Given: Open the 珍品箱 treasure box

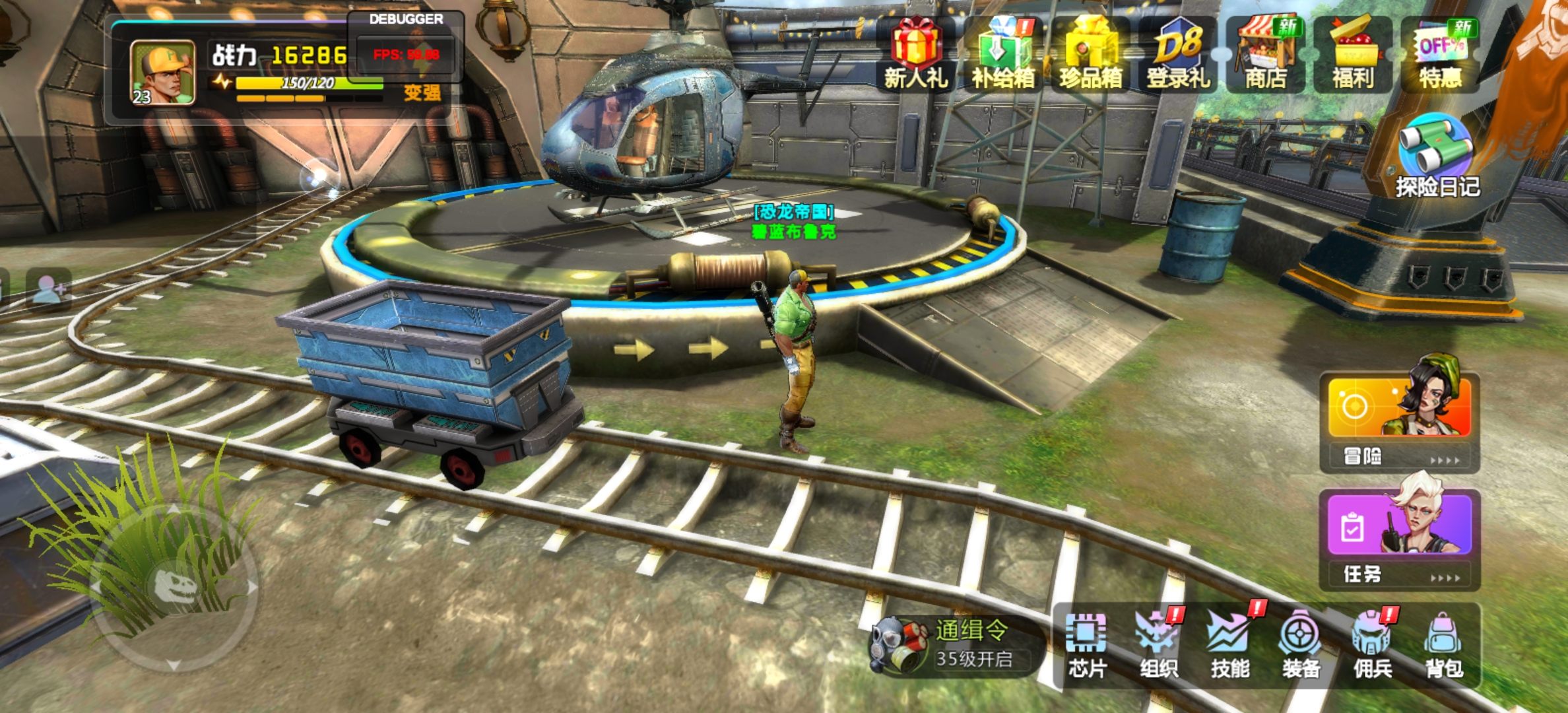Looking at the screenshot, I should [1091, 54].
